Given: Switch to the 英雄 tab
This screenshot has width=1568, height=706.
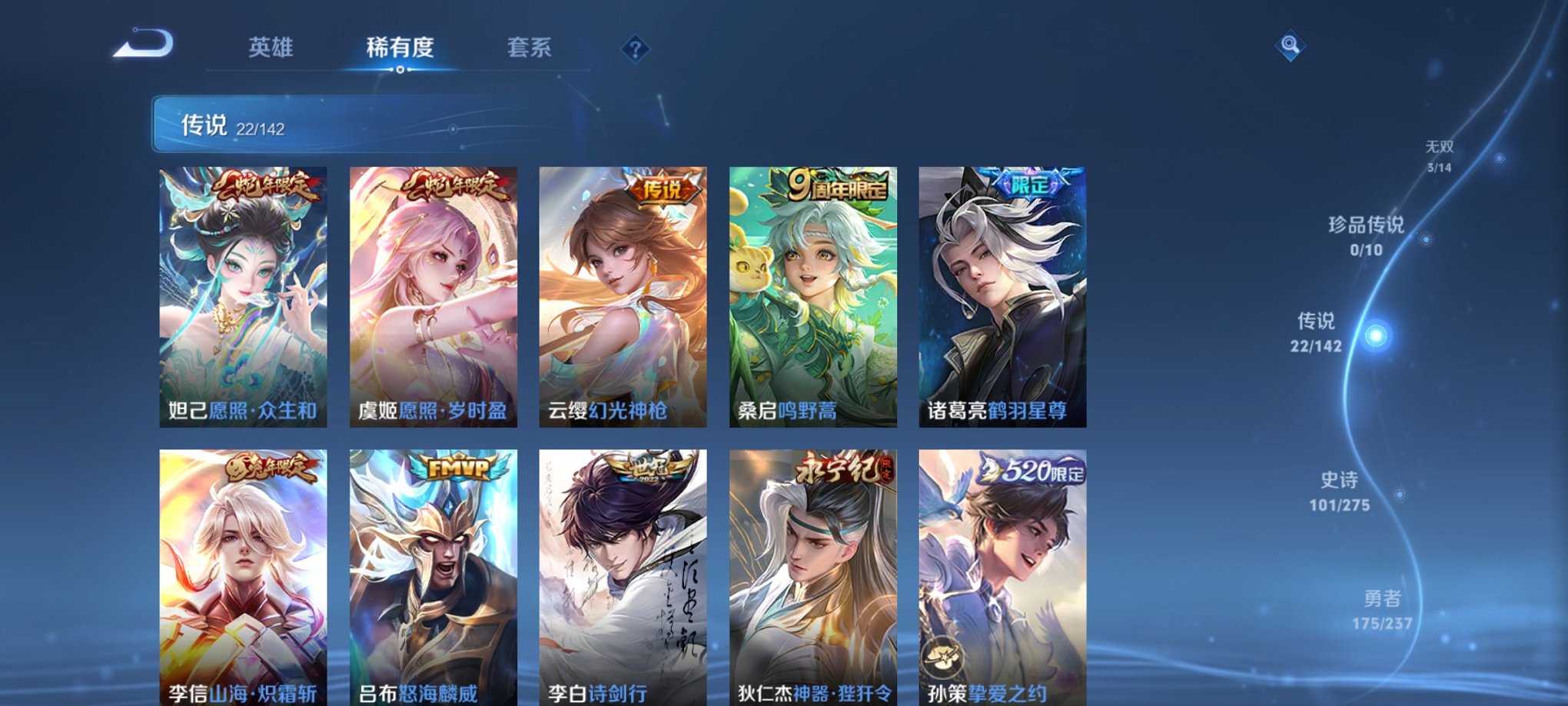Looking at the screenshot, I should coord(271,48).
